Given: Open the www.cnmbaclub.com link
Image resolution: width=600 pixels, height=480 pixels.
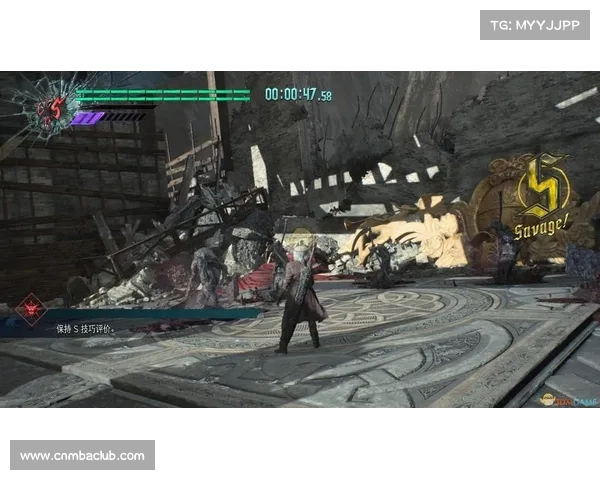Looking at the screenshot, I should (x=83, y=456).
